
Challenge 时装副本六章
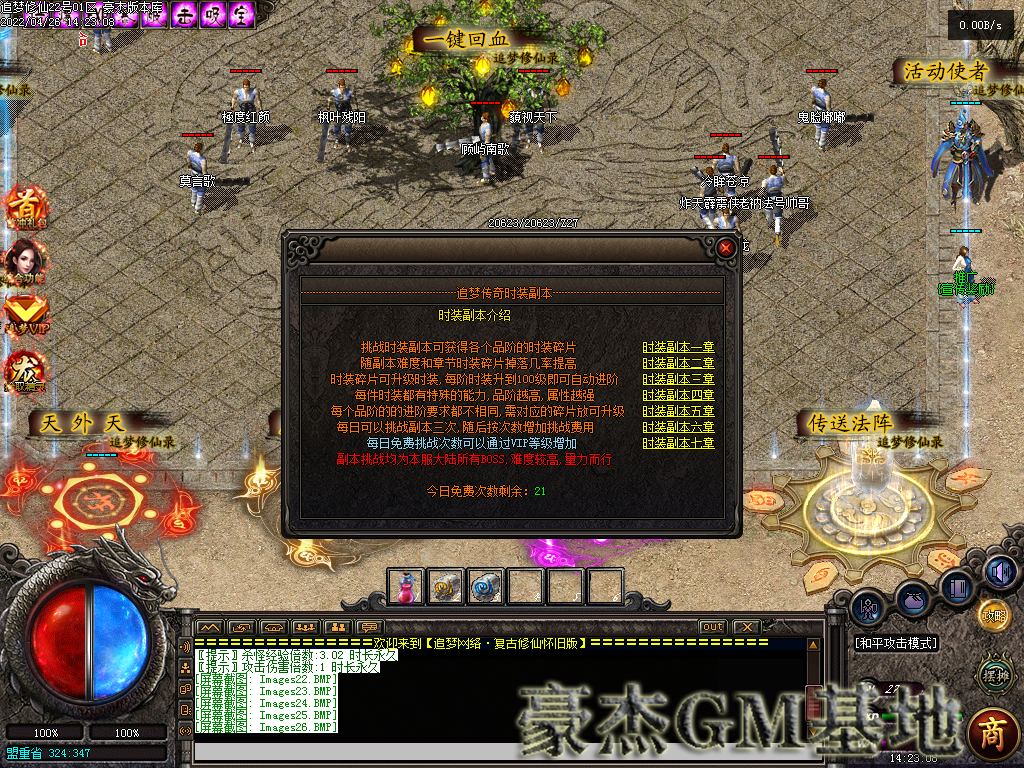(x=678, y=427)
